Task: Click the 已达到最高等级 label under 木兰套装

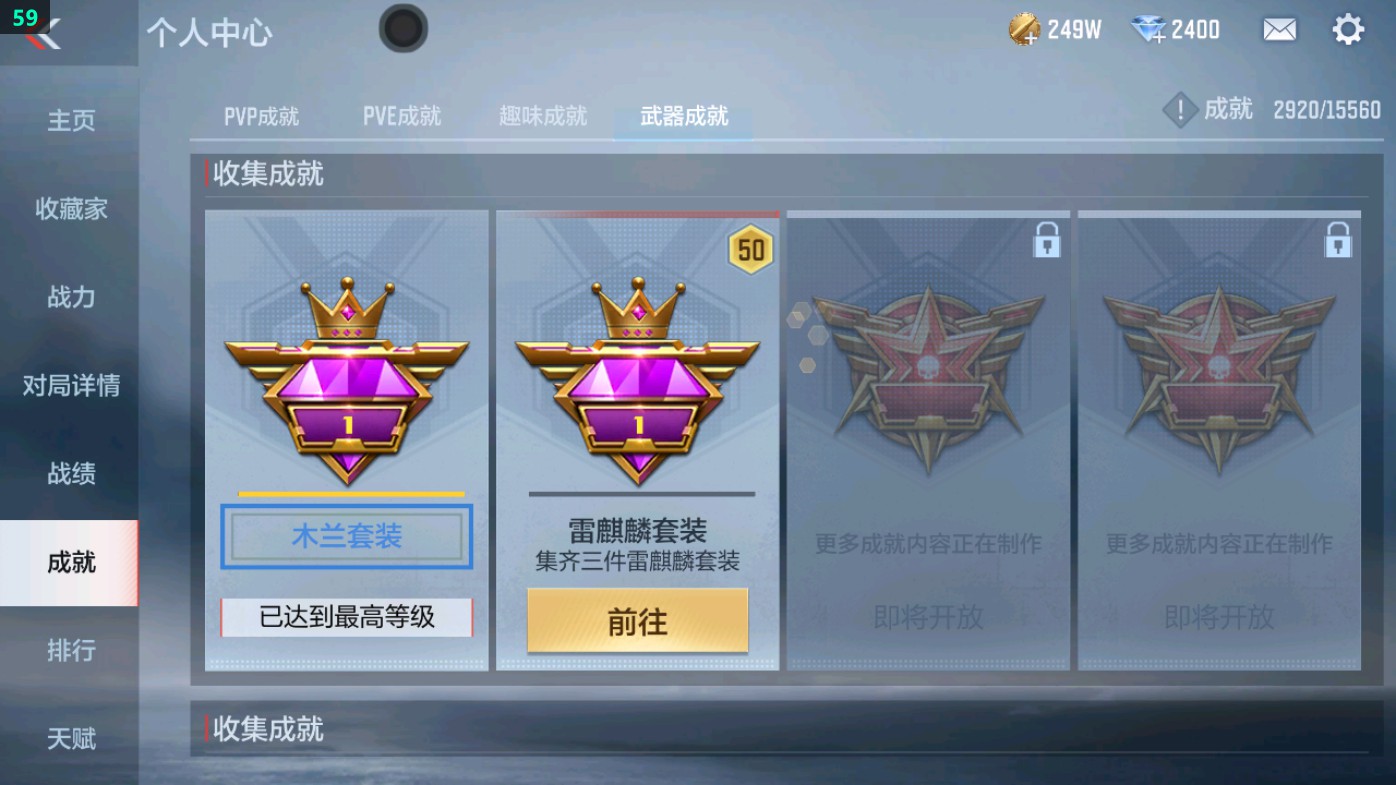Action: click(345, 620)
